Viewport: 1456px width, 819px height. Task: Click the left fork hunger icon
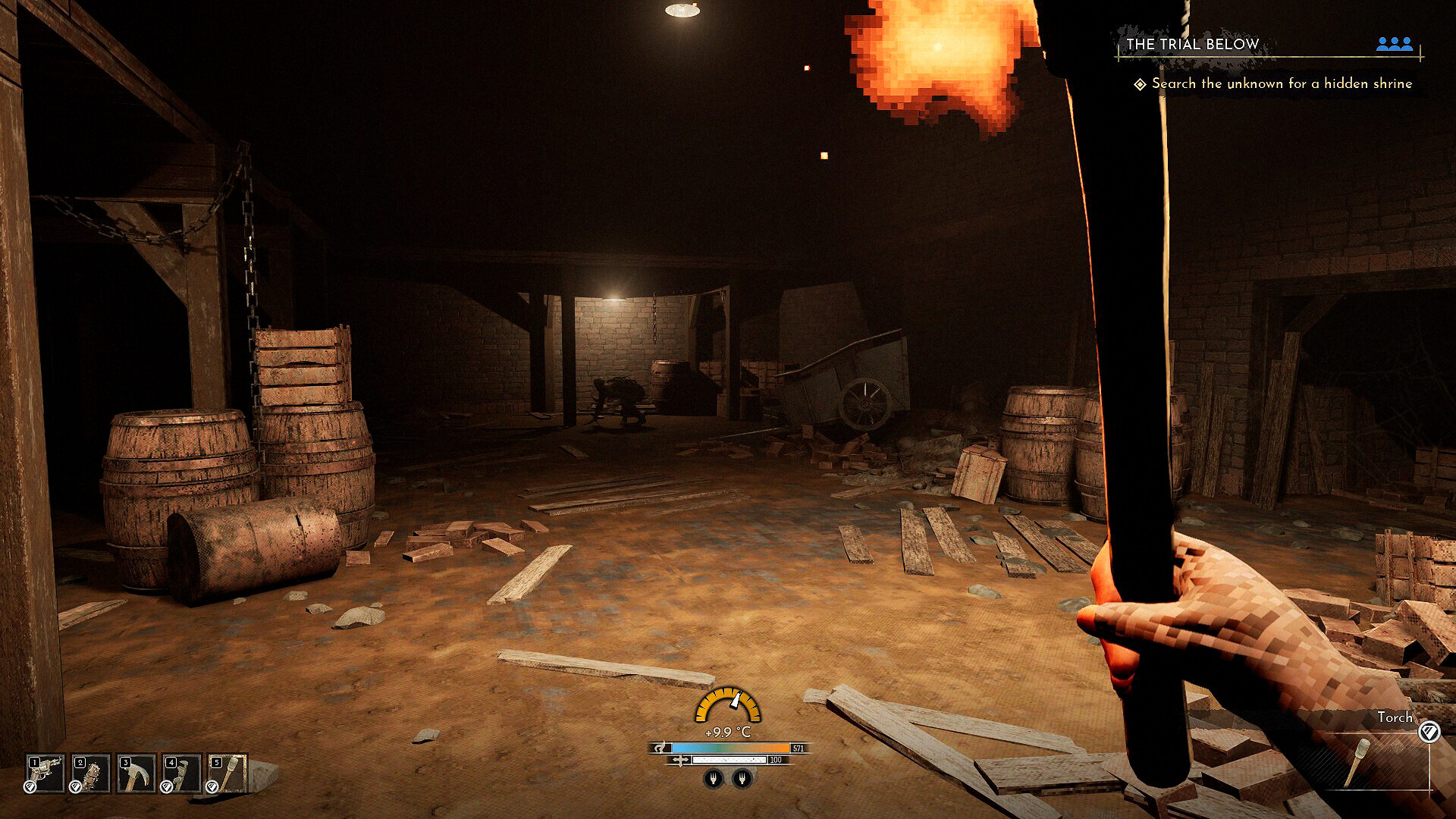(714, 779)
